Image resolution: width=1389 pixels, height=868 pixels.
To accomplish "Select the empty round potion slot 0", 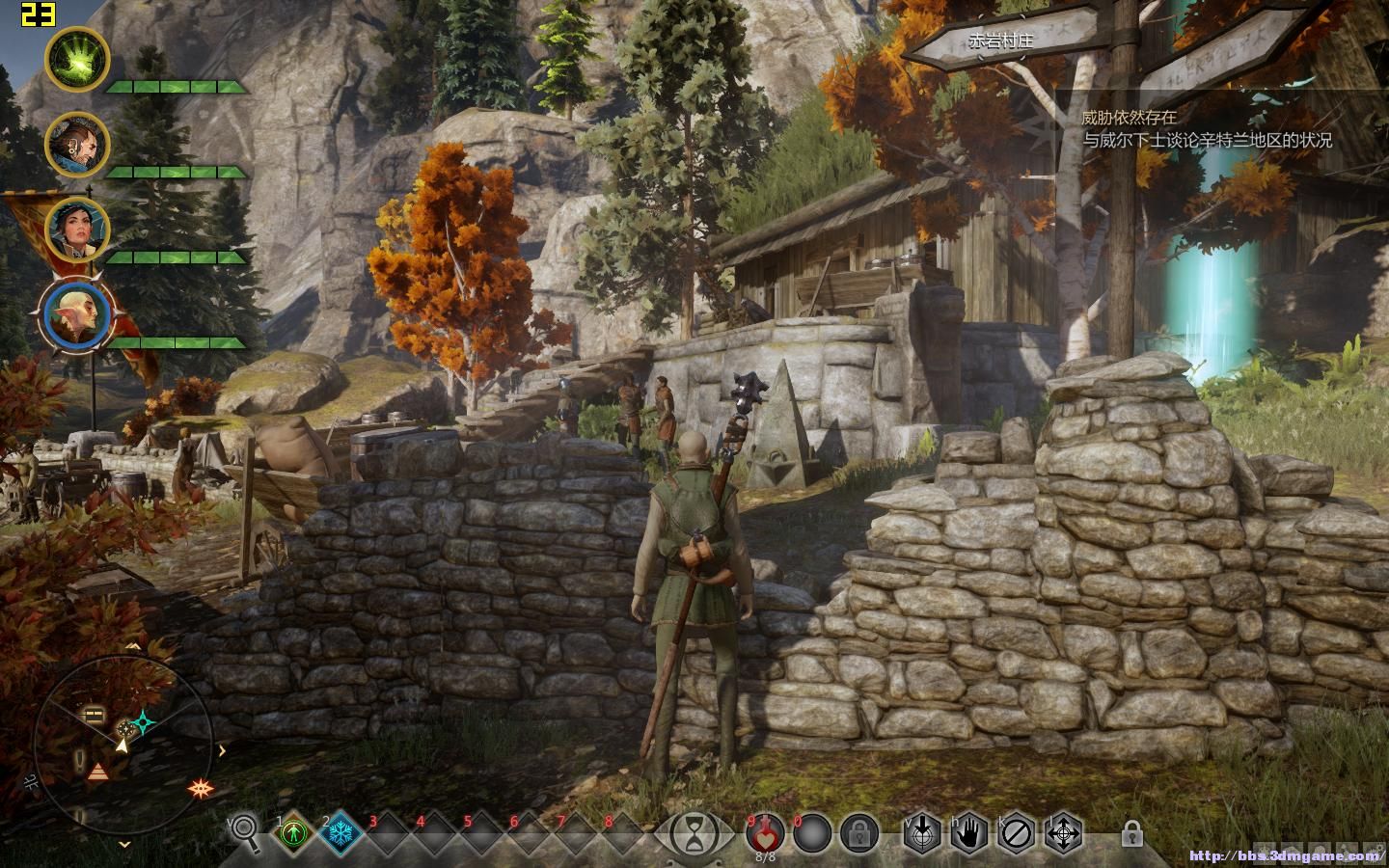I will tap(812, 831).
